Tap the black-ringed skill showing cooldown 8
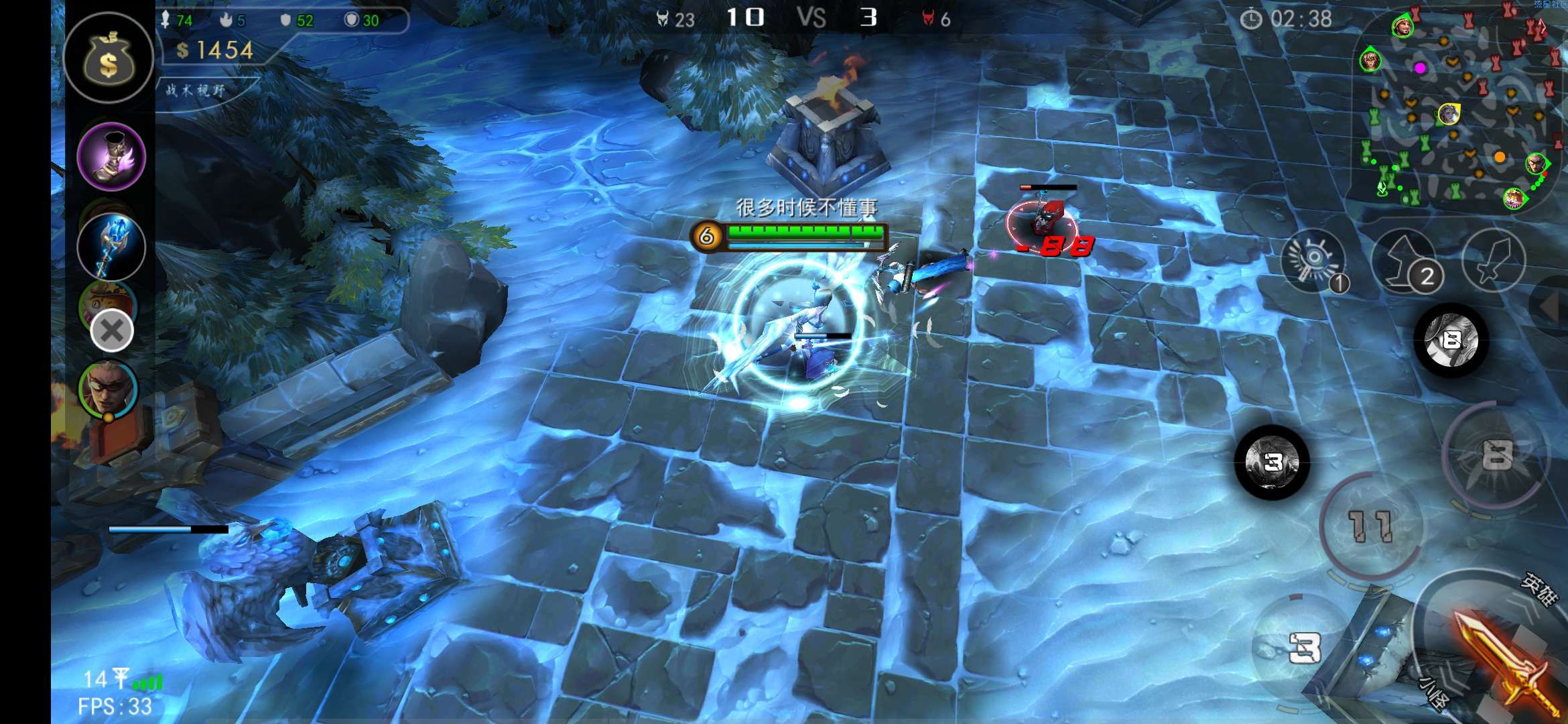The height and width of the screenshot is (724, 1568). click(1451, 340)
